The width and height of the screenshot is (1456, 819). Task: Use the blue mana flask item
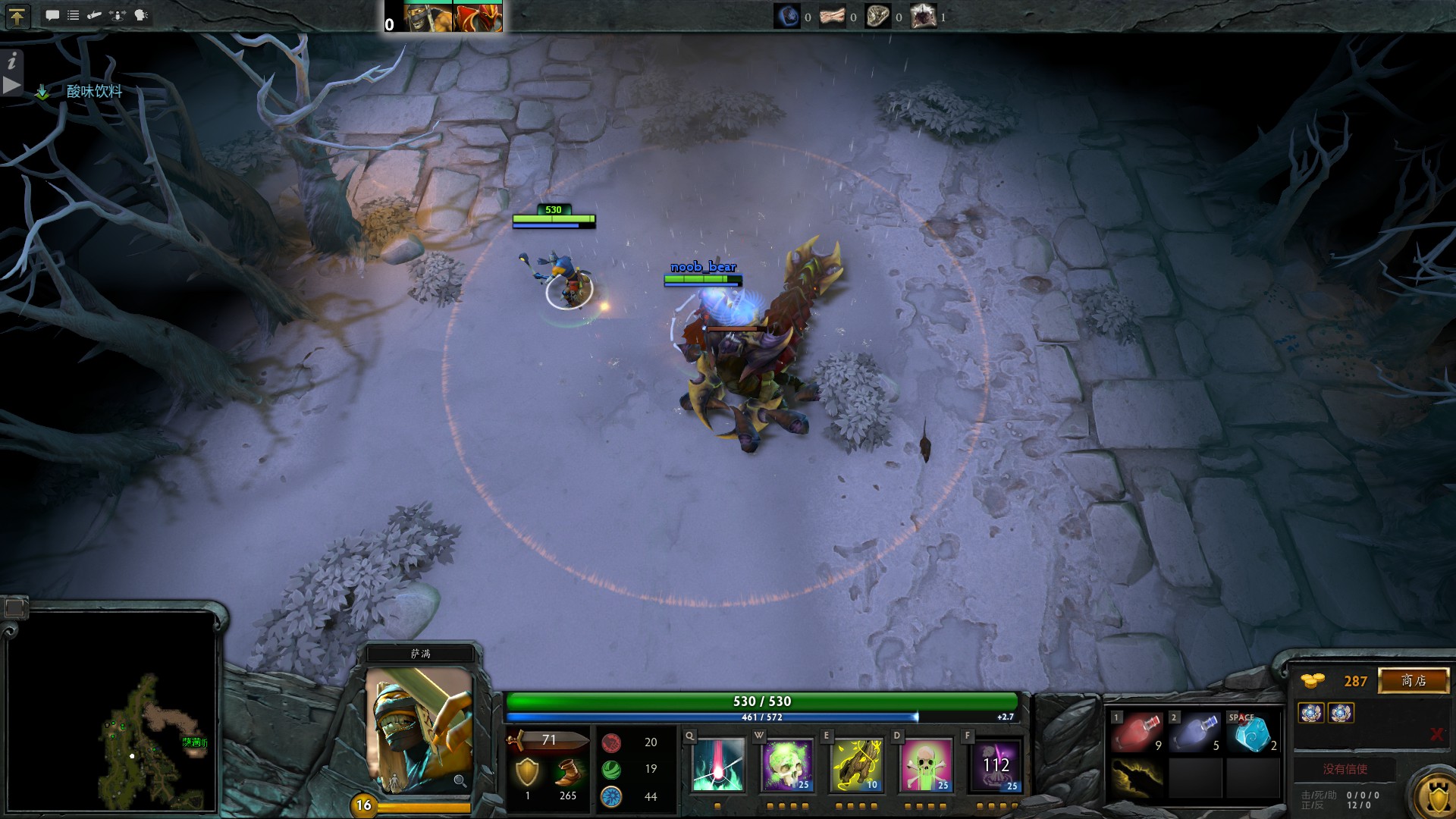(1194, 733)
